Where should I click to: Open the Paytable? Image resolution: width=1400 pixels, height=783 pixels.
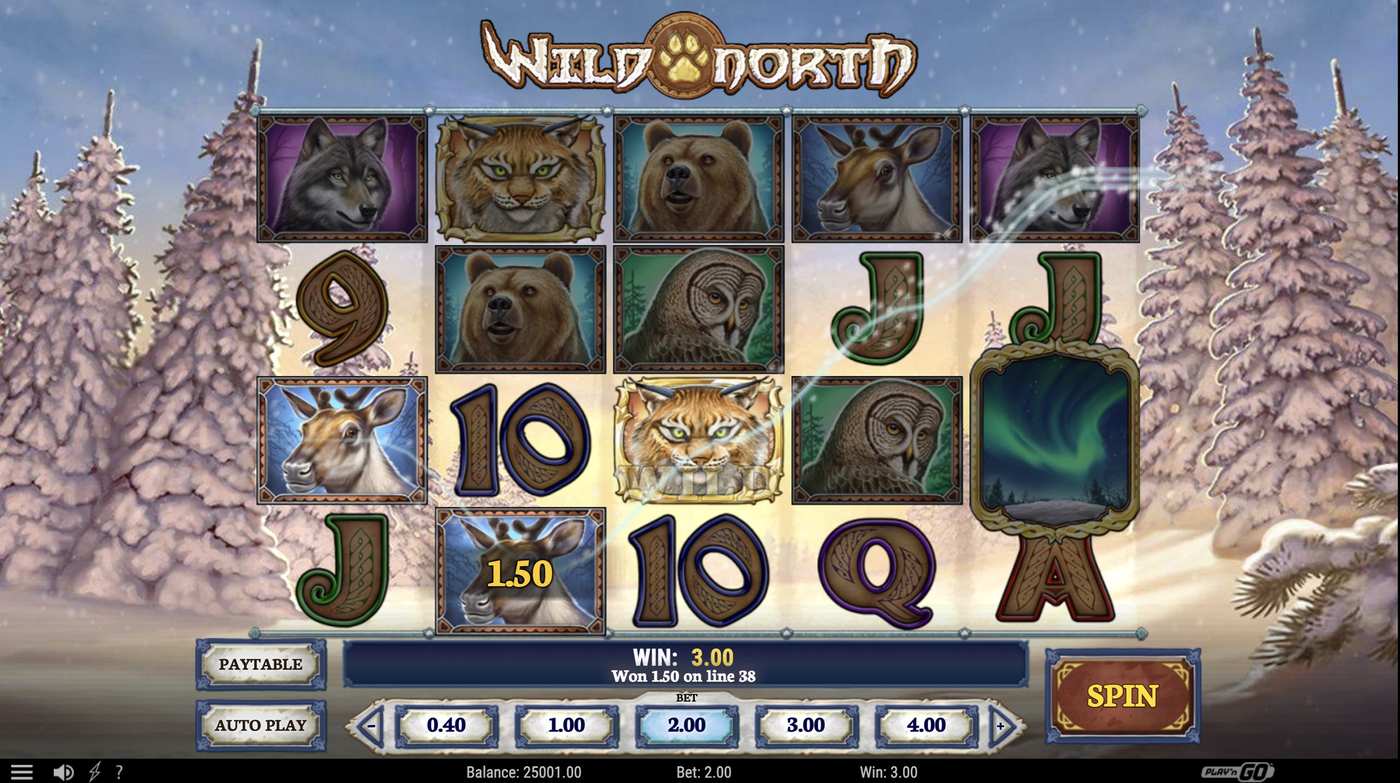(260, 664)
